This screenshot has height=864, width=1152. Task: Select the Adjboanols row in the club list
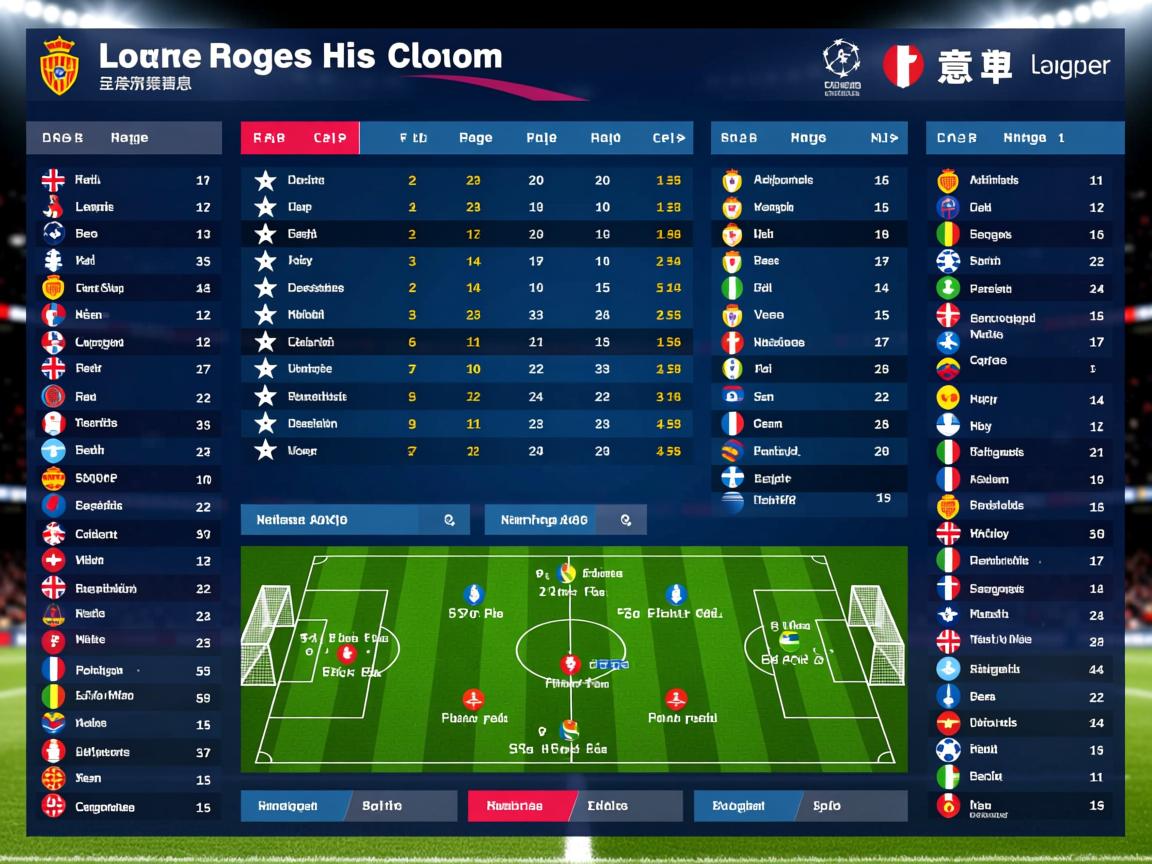tap(808, 181)
